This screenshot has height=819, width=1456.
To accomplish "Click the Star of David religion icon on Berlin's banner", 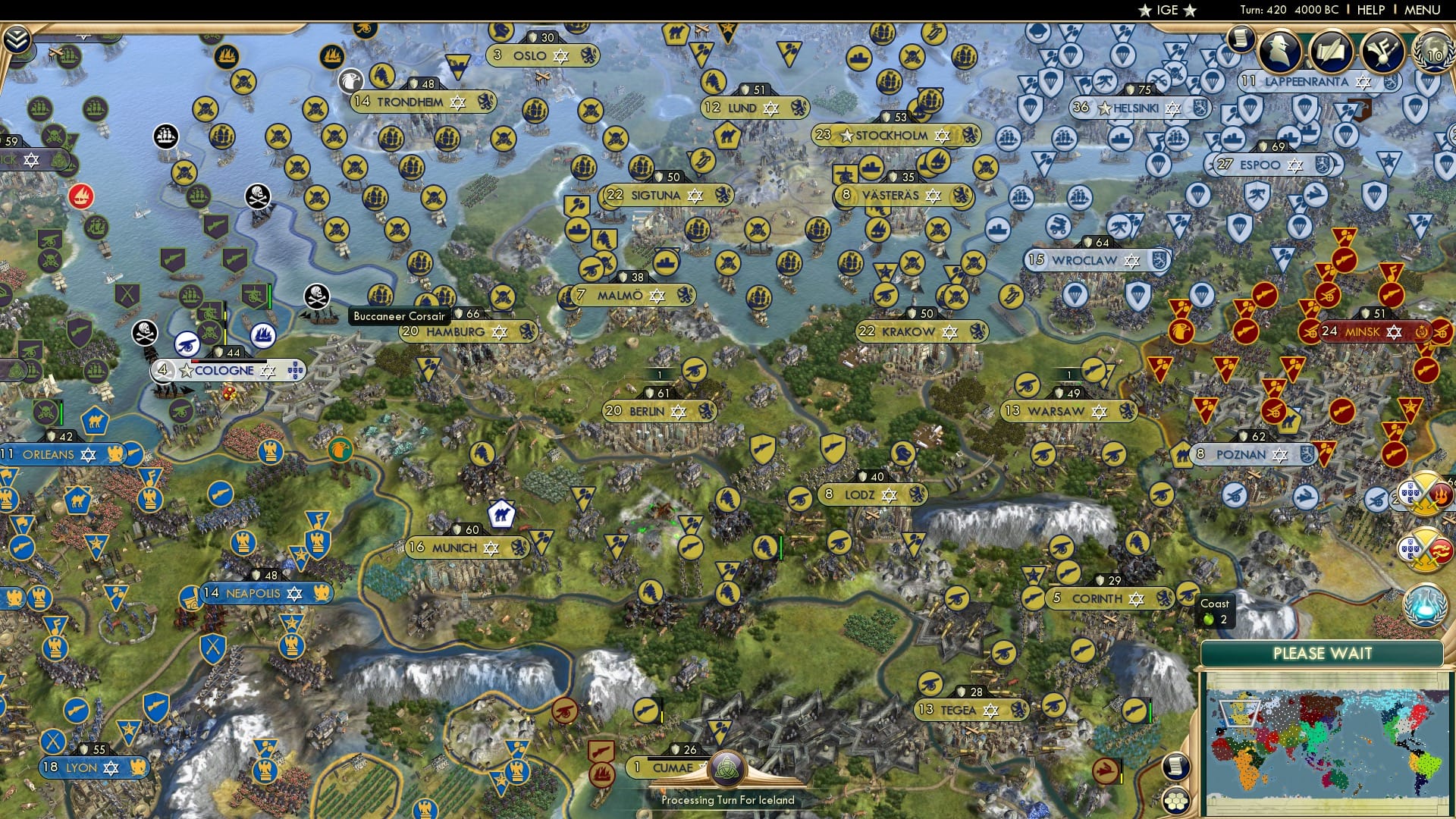I will tap(678, 412).
